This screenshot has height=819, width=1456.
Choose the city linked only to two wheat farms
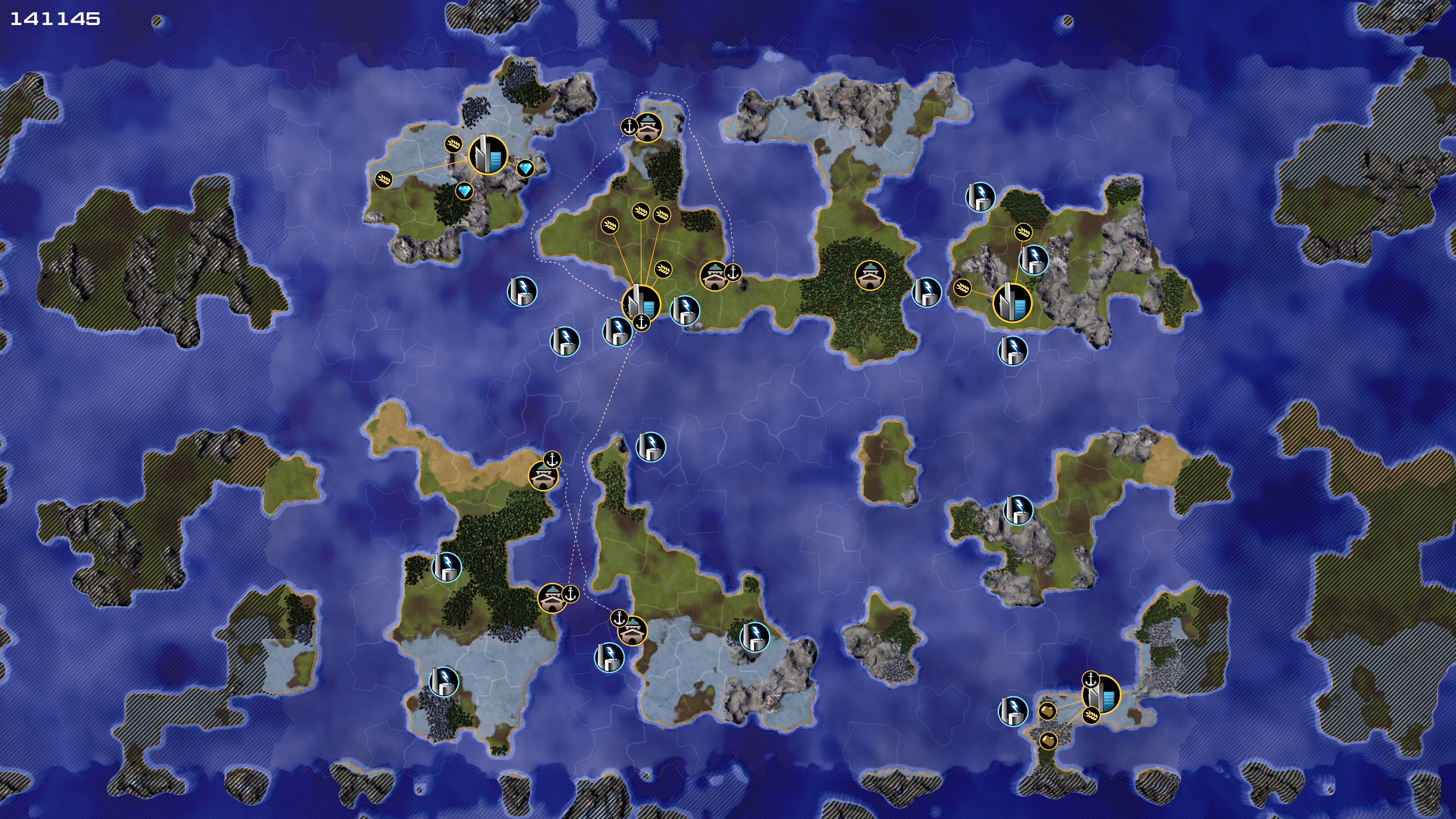(1012, 303)
